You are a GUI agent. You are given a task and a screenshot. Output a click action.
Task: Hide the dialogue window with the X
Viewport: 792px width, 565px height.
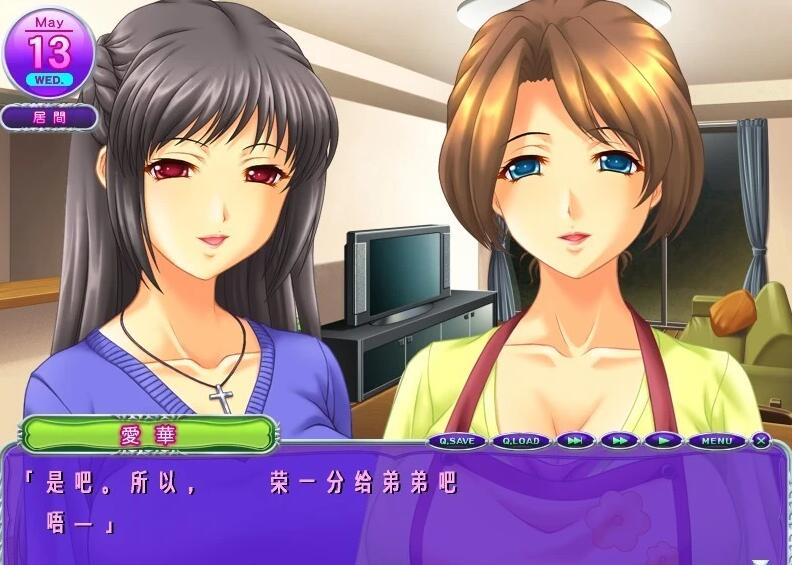click(762, 440)
